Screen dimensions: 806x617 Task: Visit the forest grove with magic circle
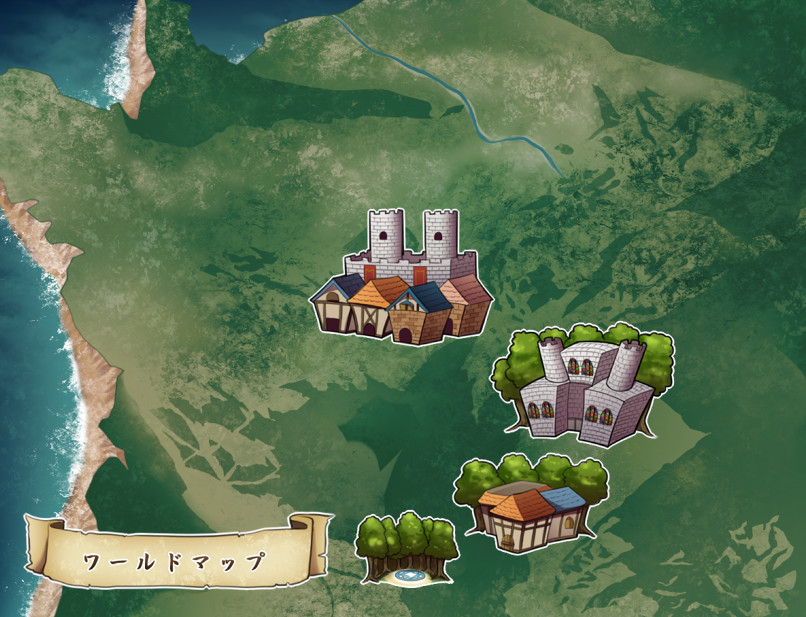(406, 549)
